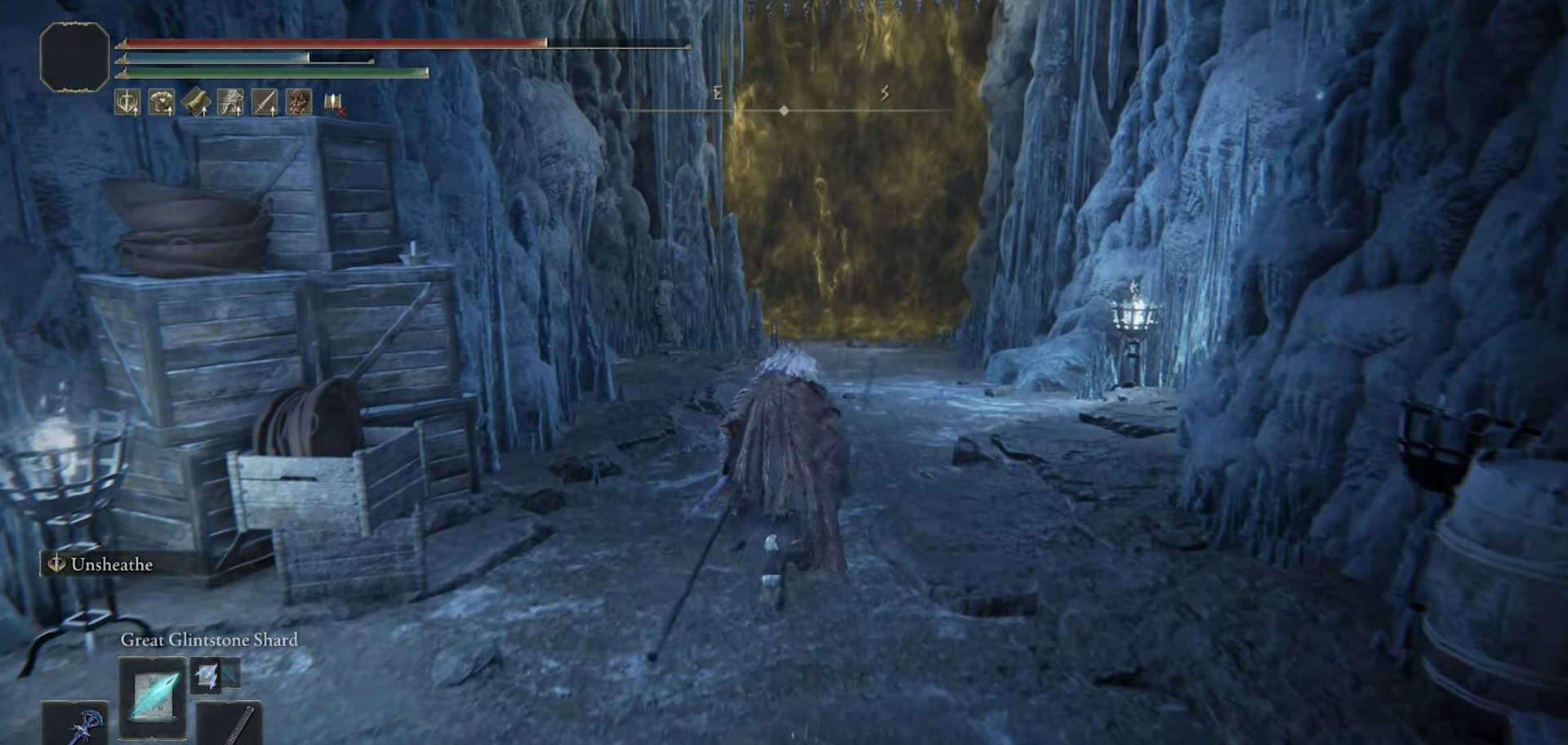
Task: Select the running figure buff status icon
Action: coord(230,102)
